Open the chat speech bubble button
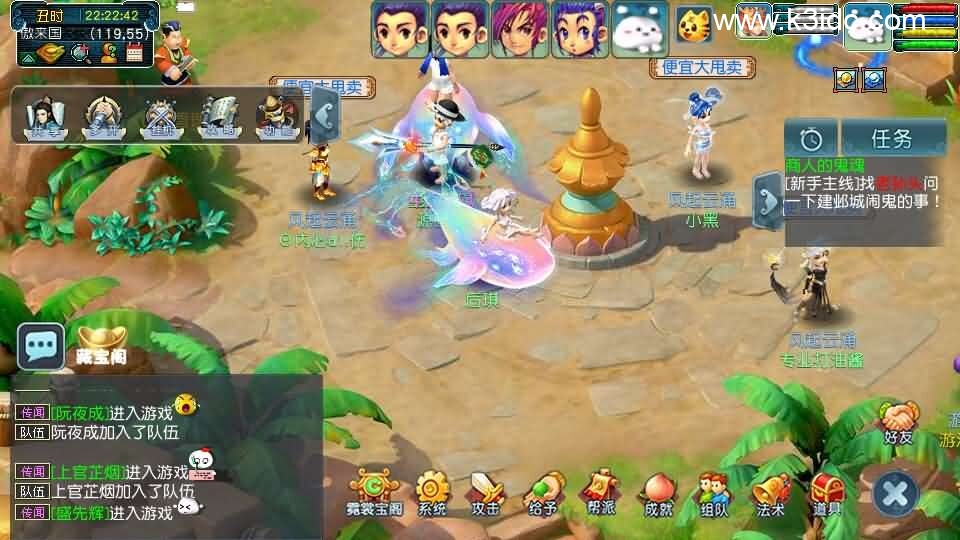The height and width of the screenshot is (540, 960). tap(41, 346)
